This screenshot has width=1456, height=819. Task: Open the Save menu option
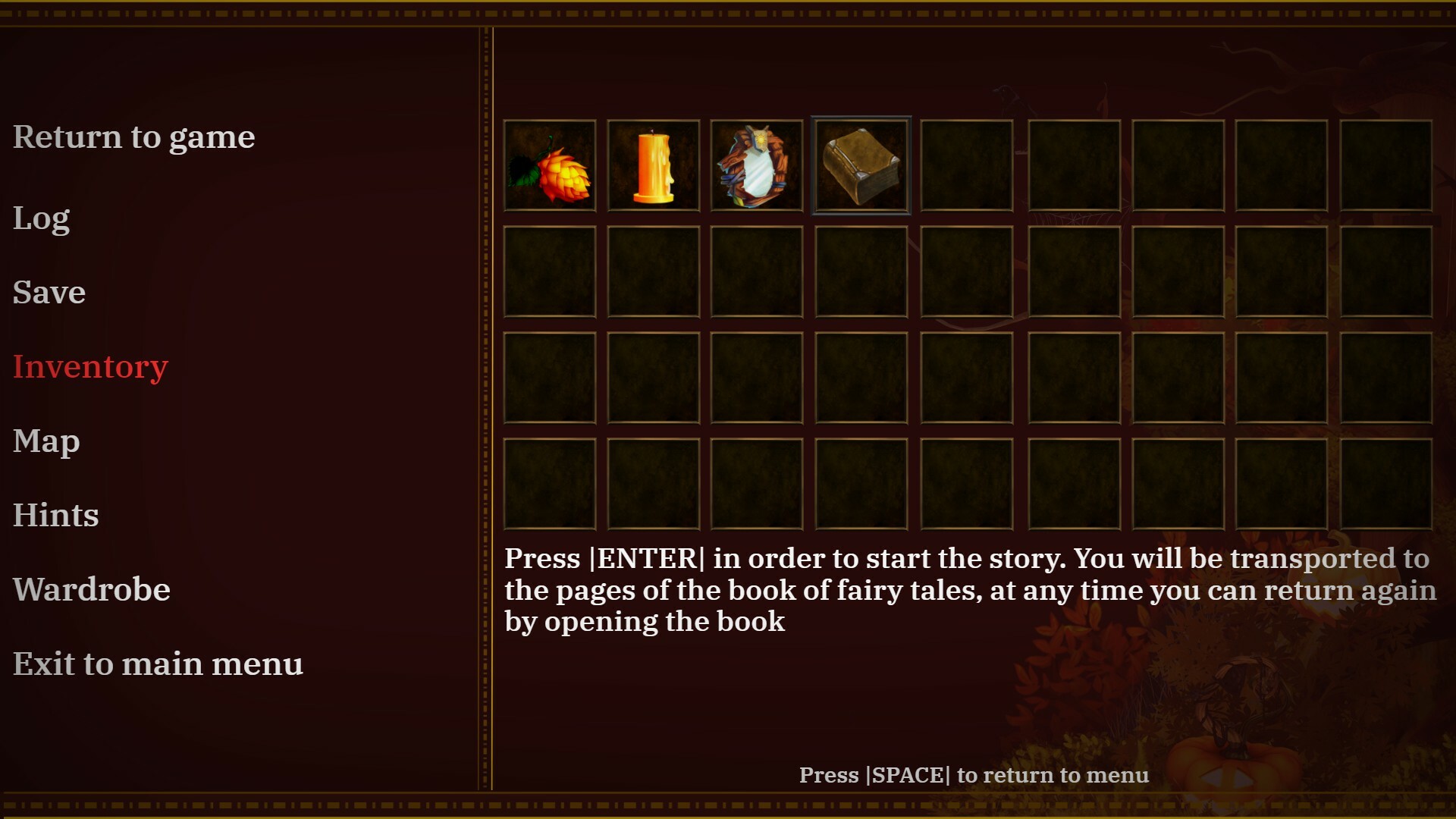pos(49,293)
